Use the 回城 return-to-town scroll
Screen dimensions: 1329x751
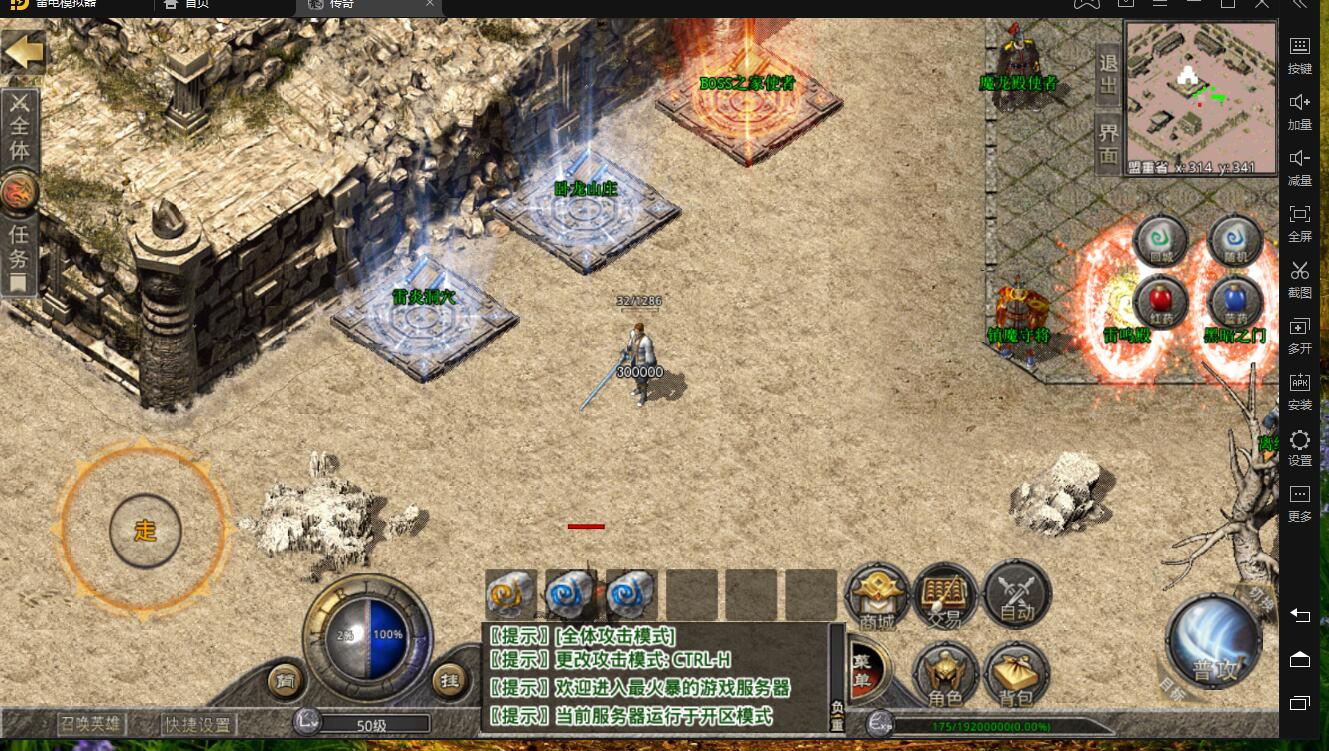1160,243
